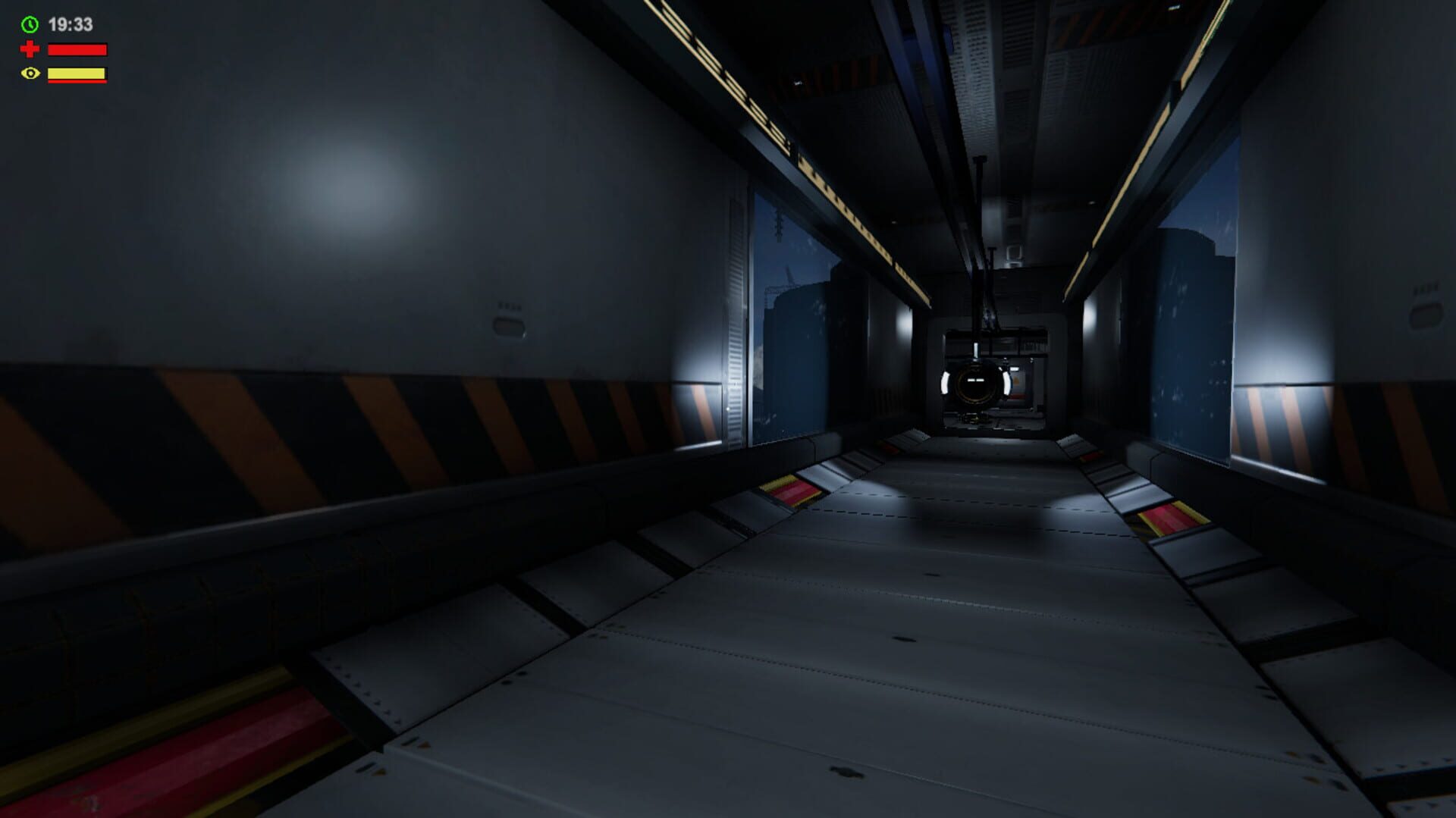The image size is (1456, 818).
Task: Click the red health bar
Action: click(76, 49)
